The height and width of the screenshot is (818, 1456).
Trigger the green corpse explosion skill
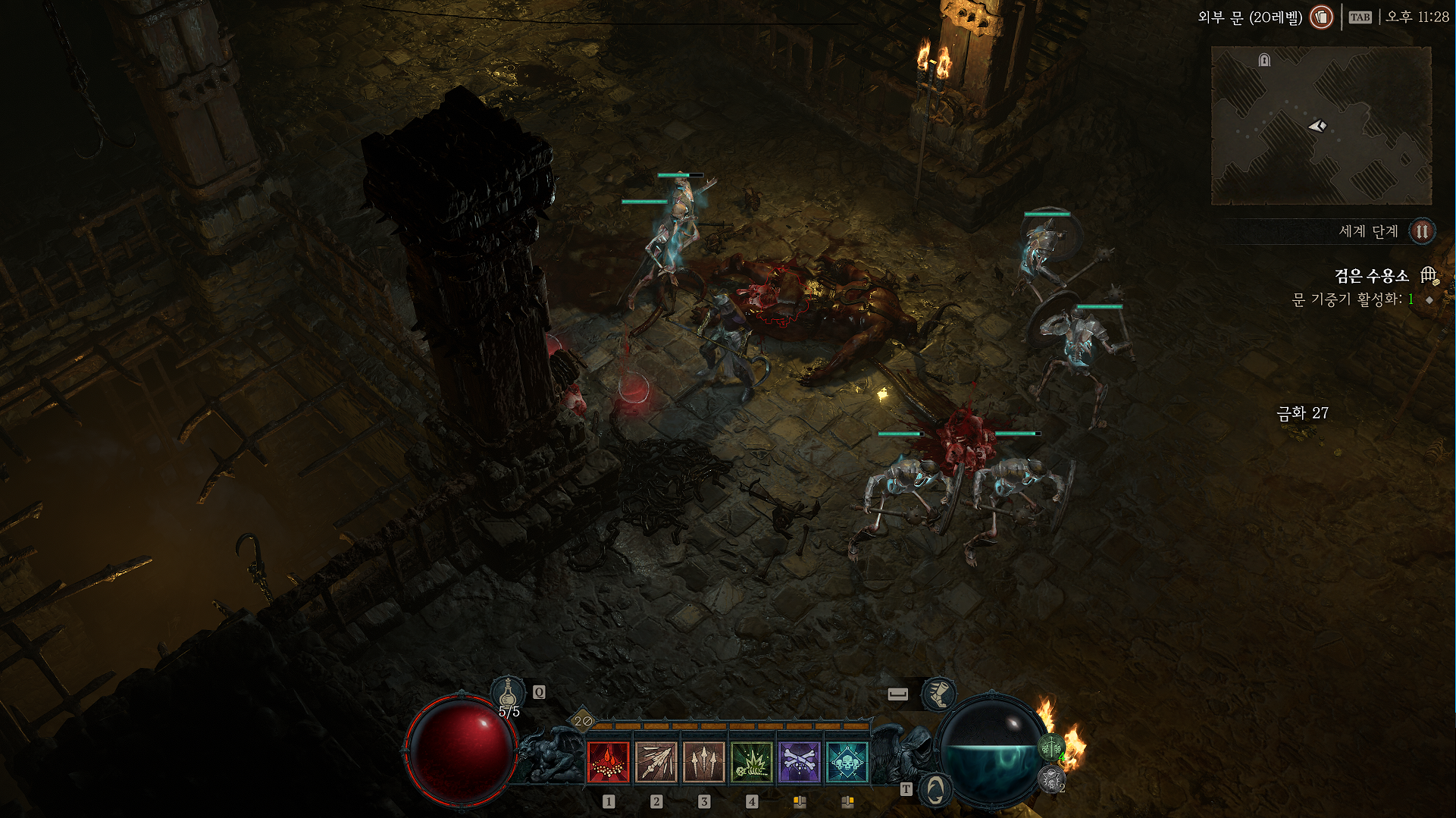751,761
